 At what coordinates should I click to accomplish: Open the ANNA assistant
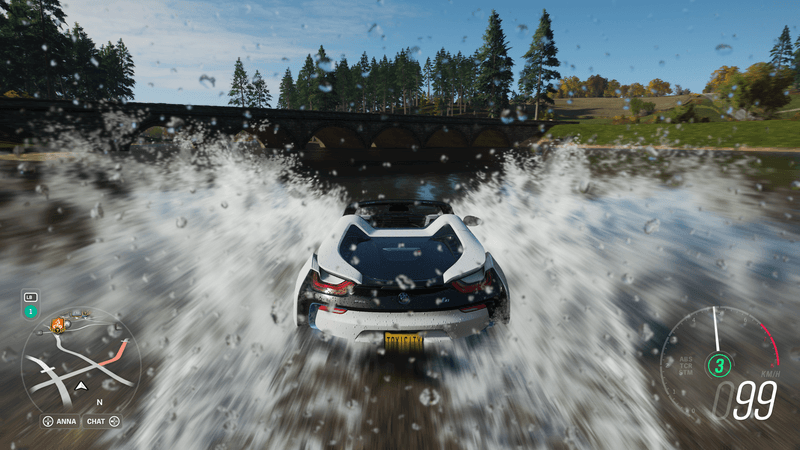coord(60,421)
